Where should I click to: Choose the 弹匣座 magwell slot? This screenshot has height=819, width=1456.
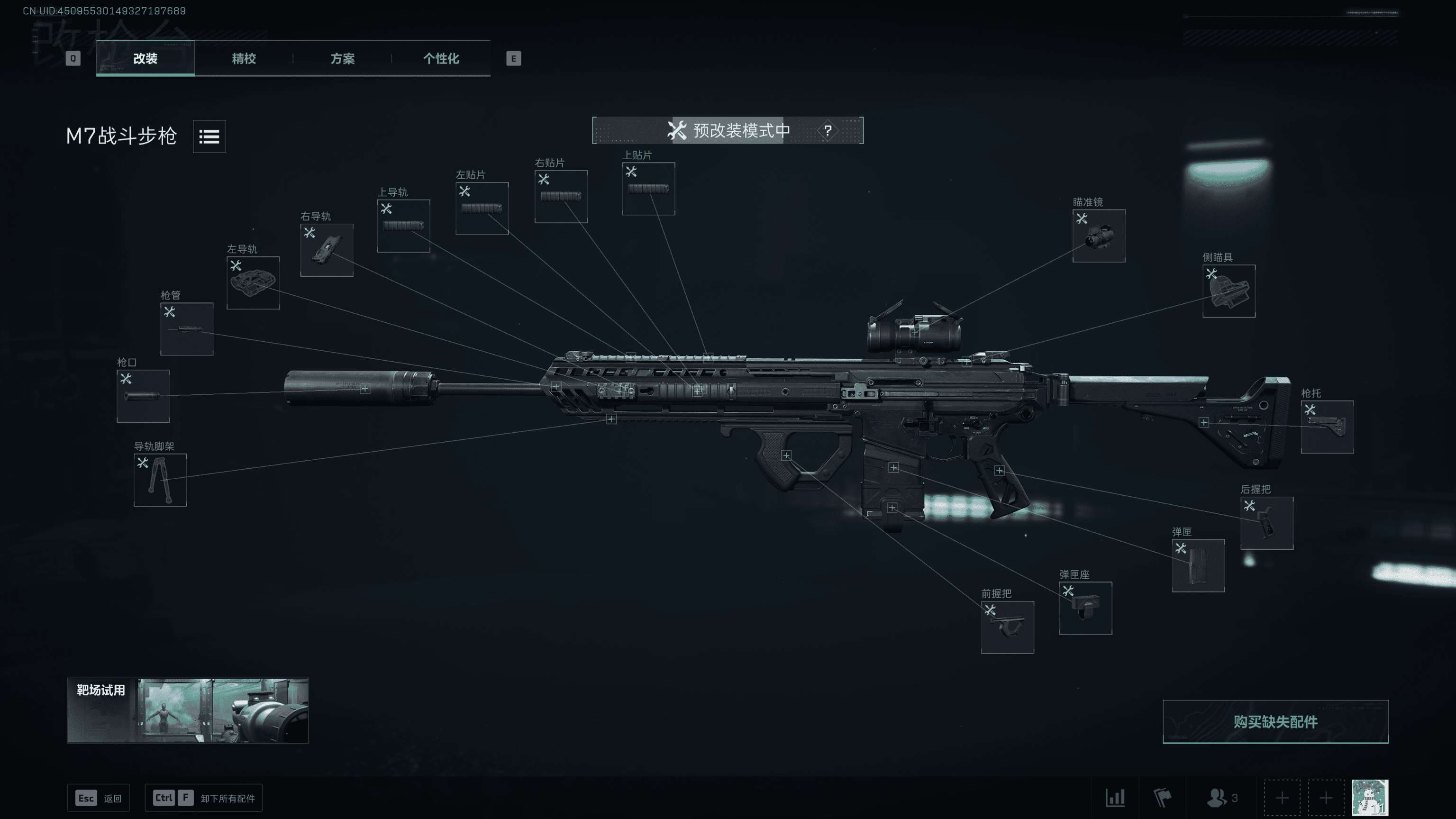(1085, 608)
